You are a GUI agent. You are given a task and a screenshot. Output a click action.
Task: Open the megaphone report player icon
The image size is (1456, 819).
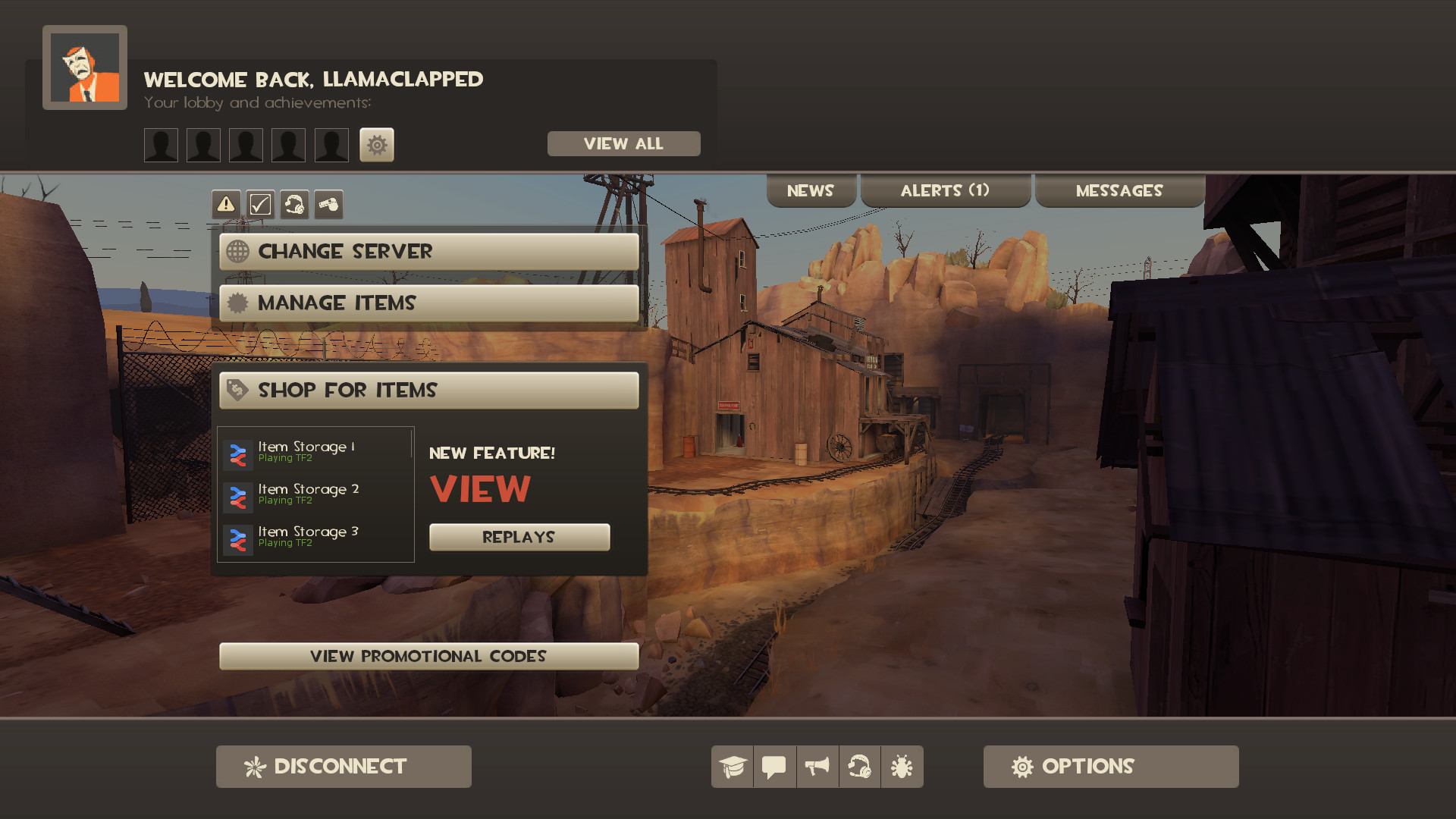click(x=817, y=766)
